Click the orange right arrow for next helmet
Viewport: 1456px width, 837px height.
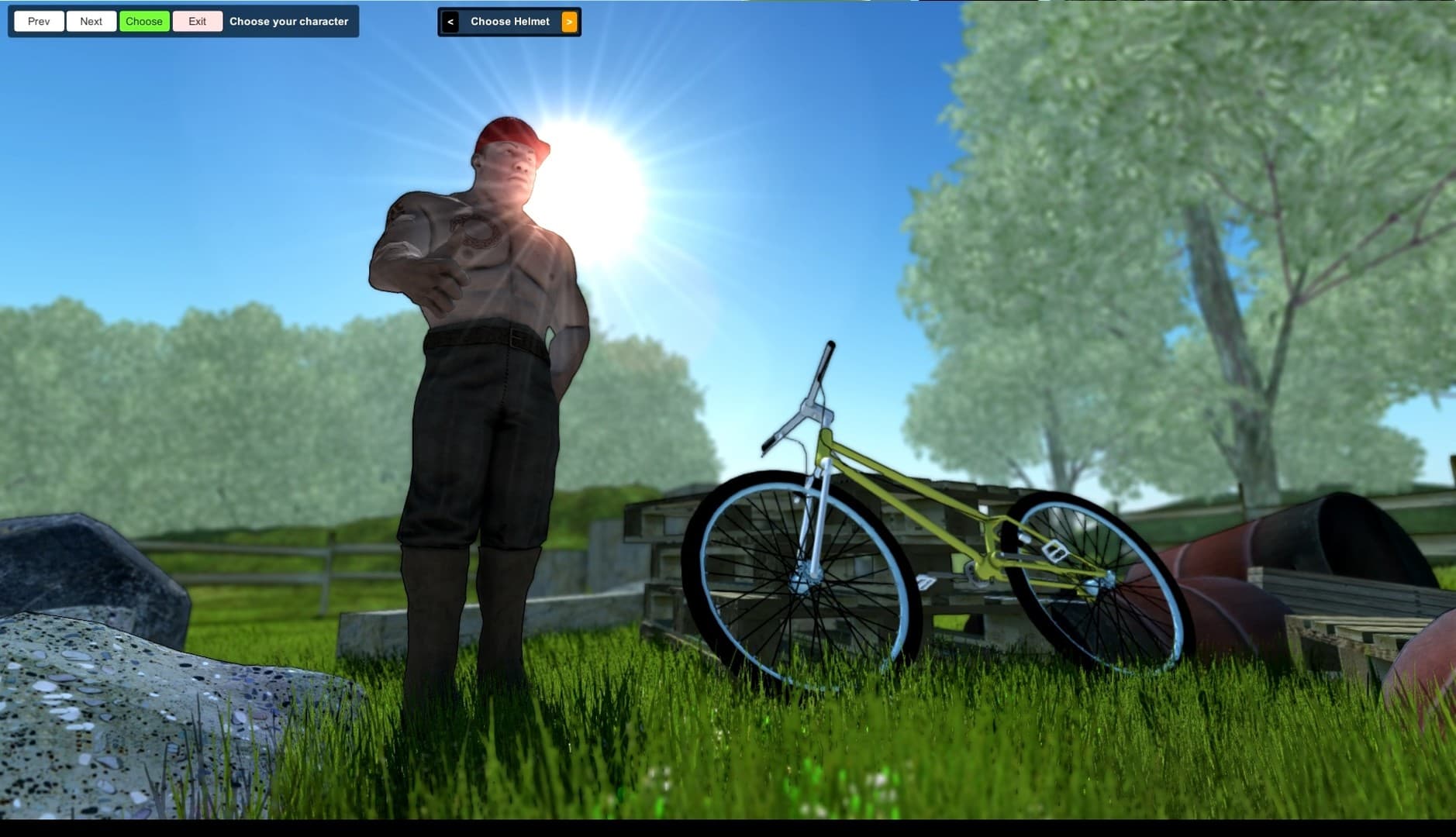pyautogui.click(x=568, y=21)
